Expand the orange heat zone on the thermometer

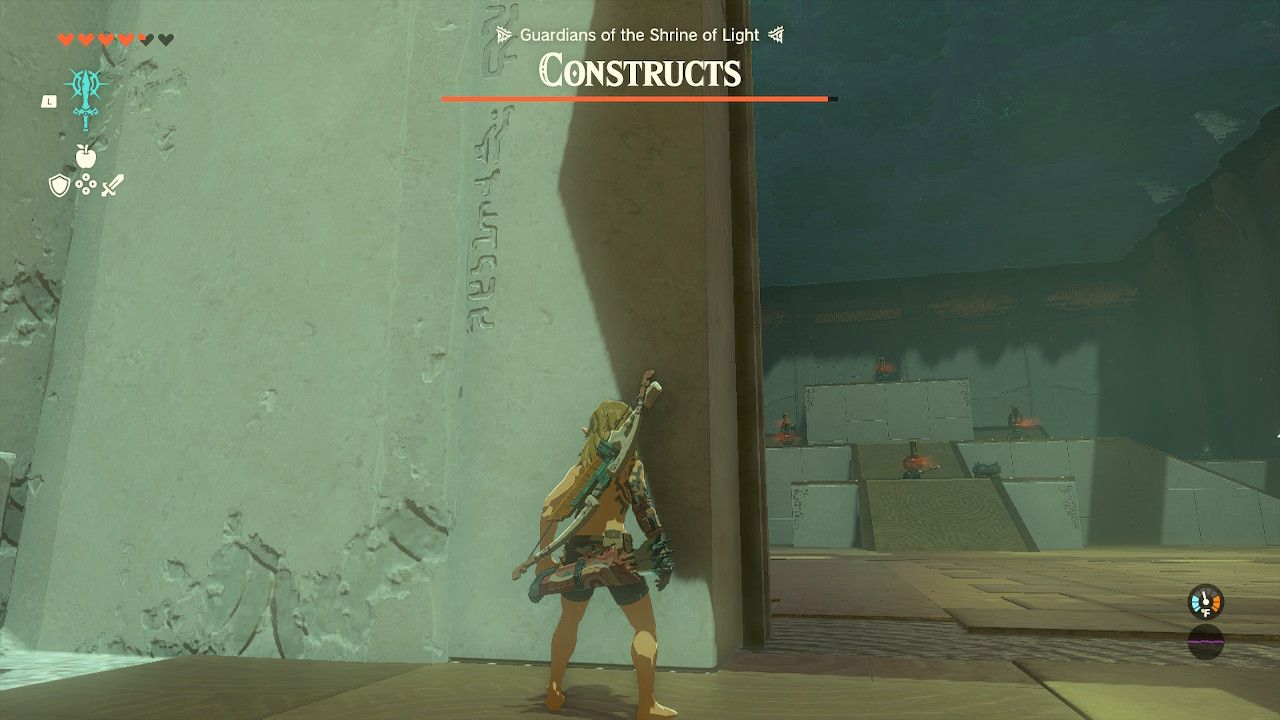click(1217, 602)
